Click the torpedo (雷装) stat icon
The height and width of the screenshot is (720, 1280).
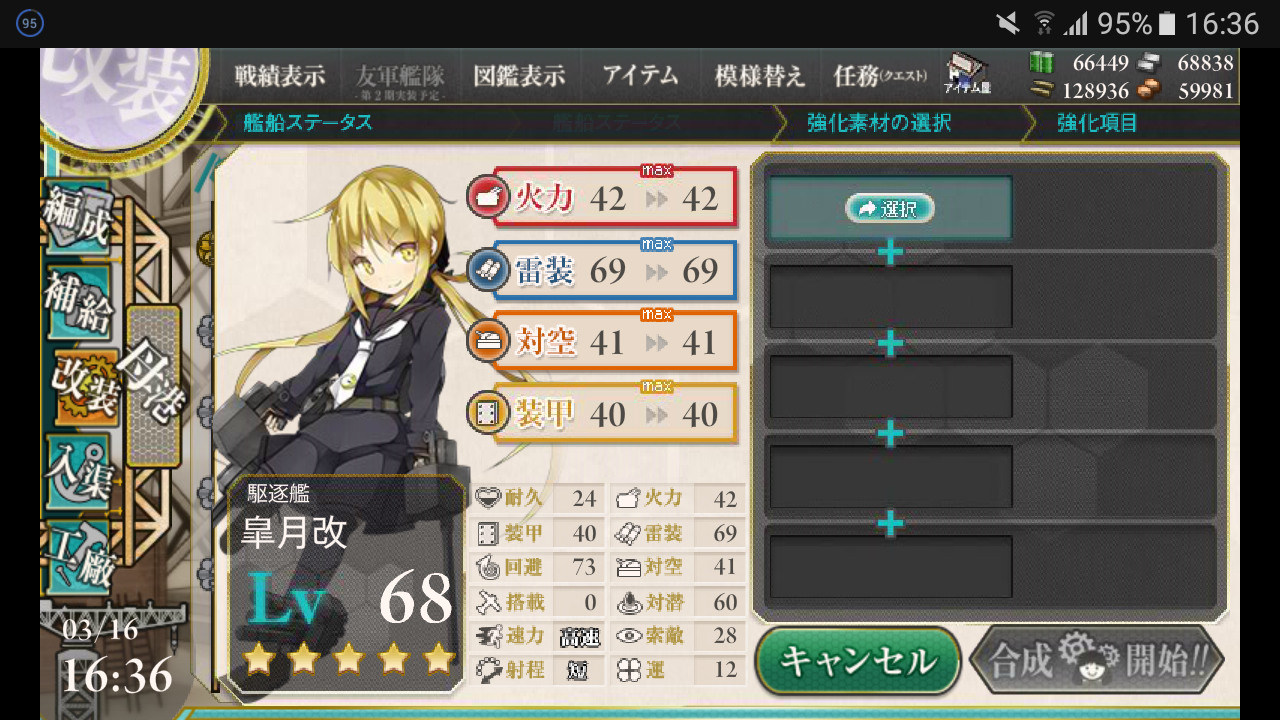click(489, 271)
